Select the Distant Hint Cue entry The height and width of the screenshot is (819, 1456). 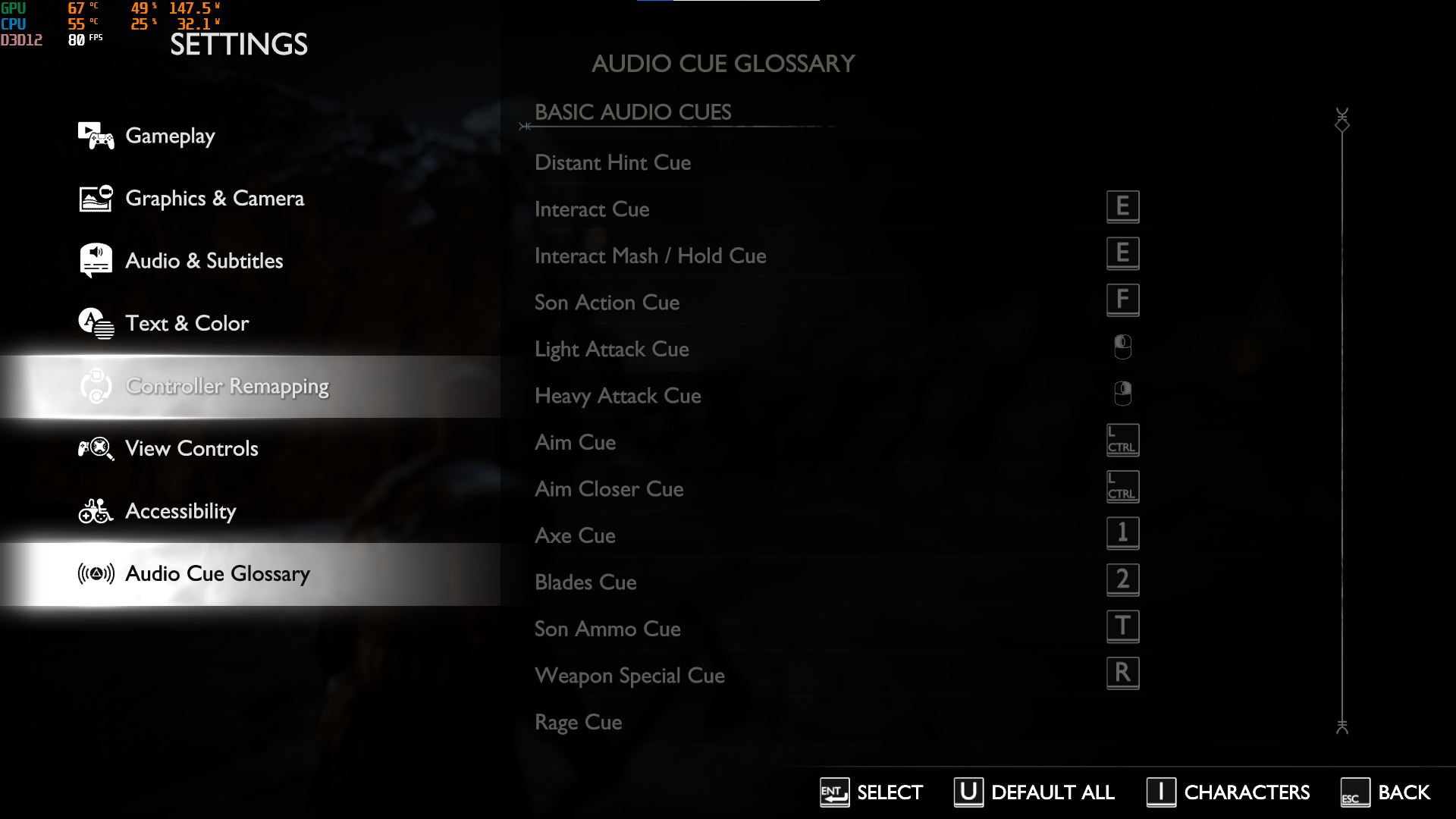[x=613, y=162]
